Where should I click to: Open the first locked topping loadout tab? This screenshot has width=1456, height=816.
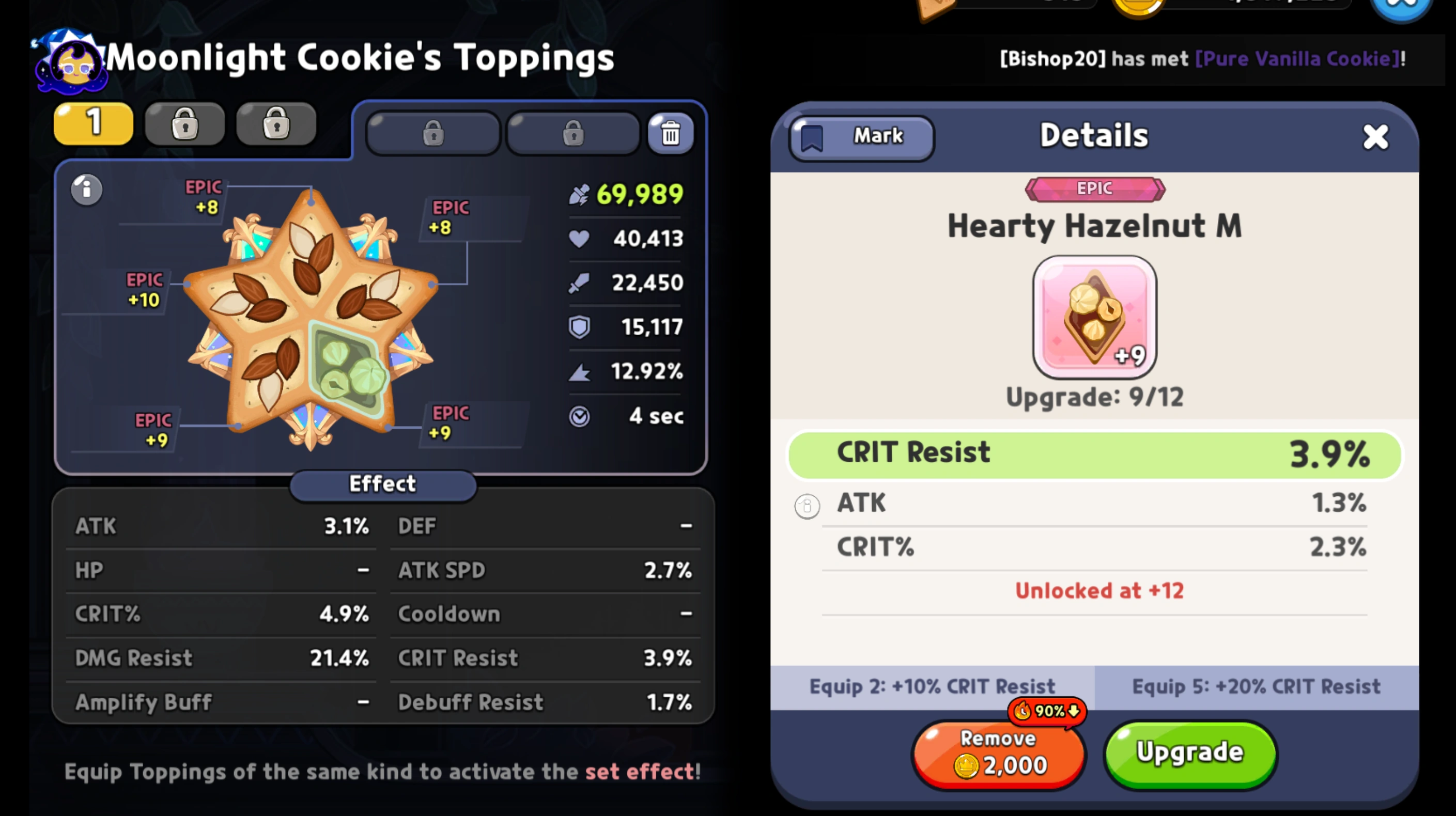coord(432,132)
